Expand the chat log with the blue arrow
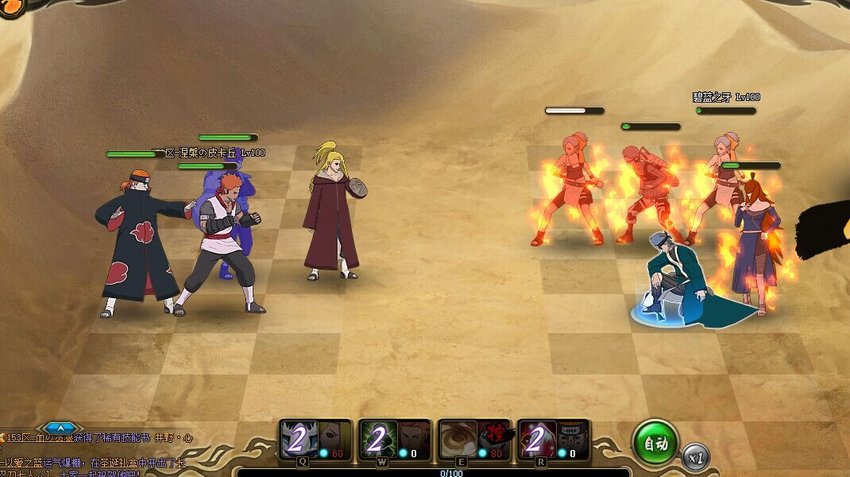 tap(58, 428)
